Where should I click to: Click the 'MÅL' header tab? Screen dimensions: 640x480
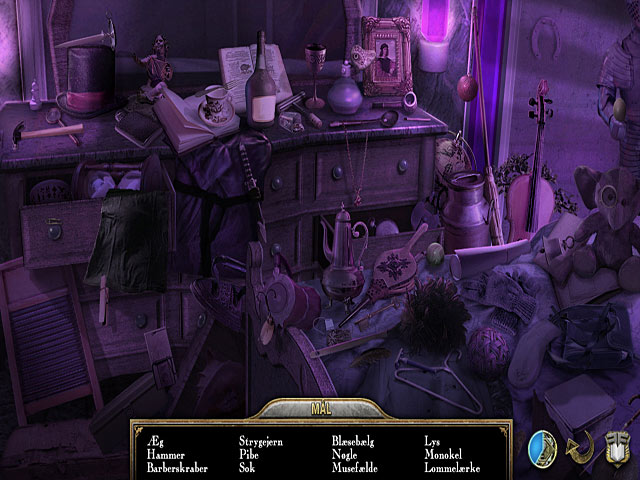tap(320, 409)
